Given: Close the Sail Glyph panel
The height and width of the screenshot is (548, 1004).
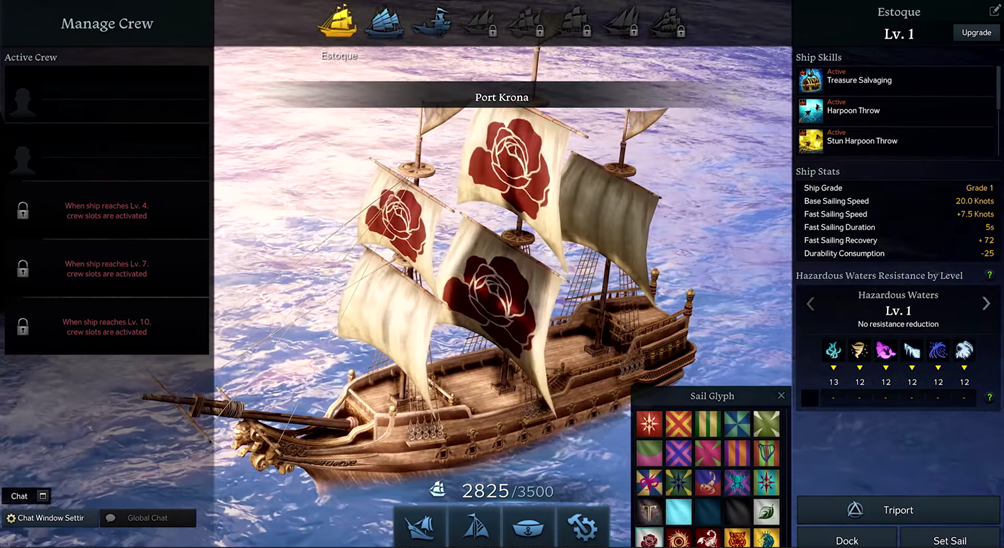Looking at the screenshot, I should coord(781,396).
